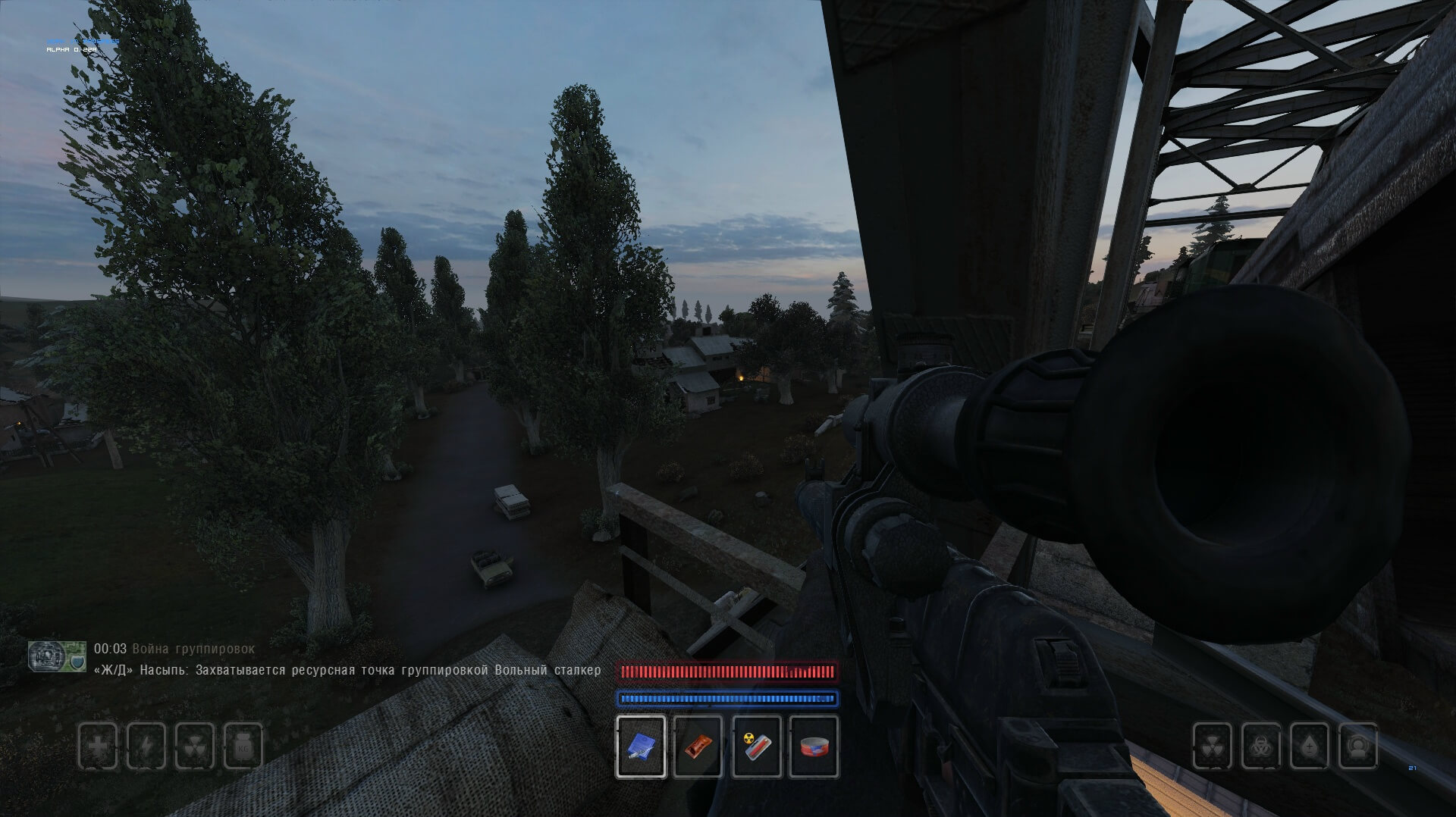Select the psi head-with-waves protection icon
This screenshot has height=817, width=1456.
click(x=1358, y=747)
